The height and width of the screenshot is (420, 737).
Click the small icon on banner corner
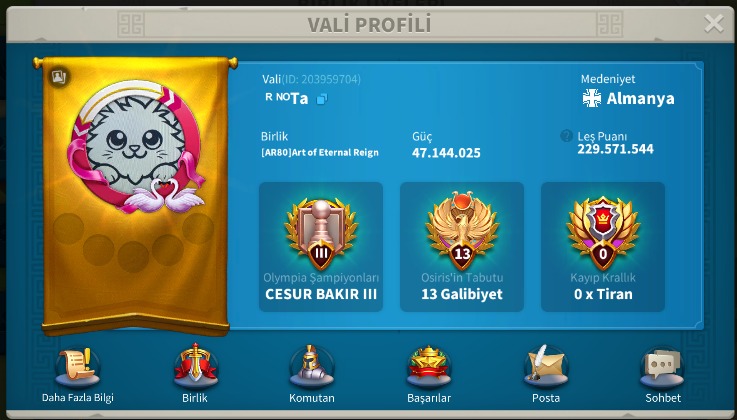(x=58, y=75)
